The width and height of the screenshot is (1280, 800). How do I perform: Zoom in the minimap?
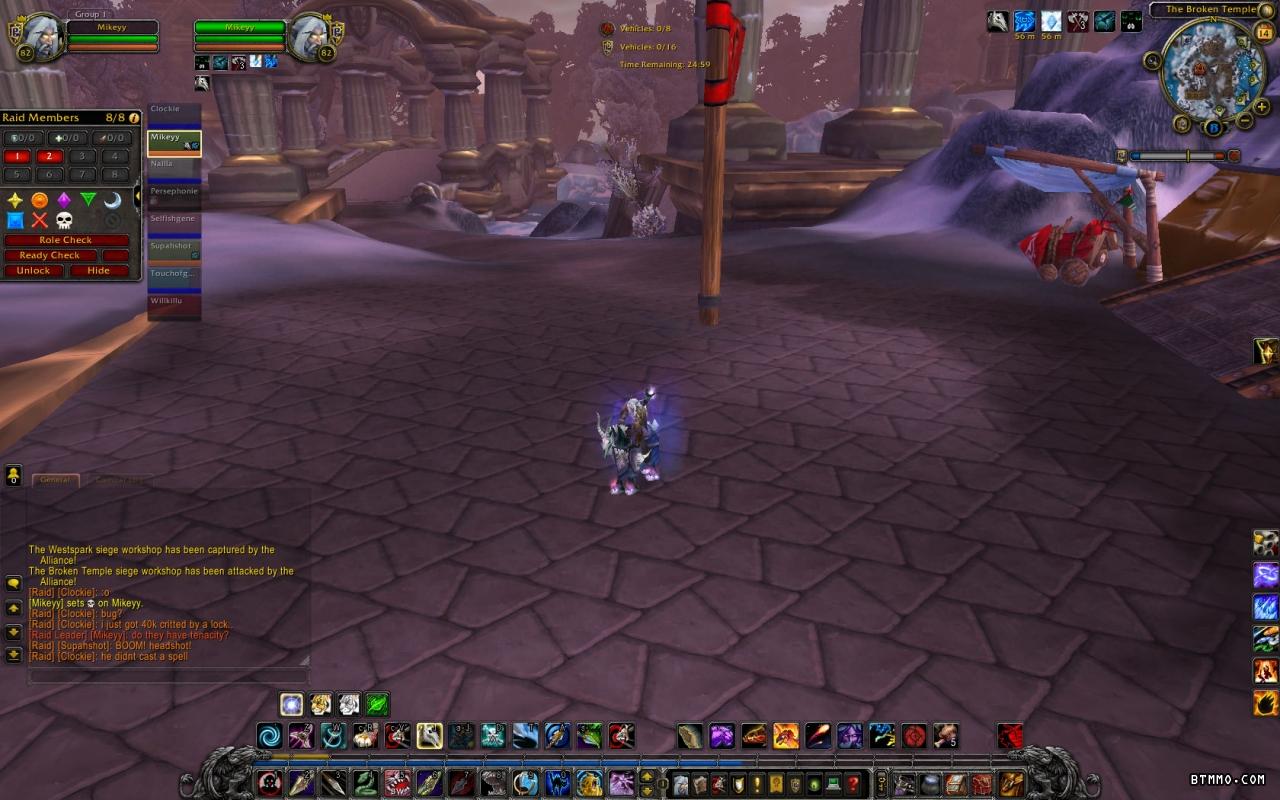tap(1262, 106)
